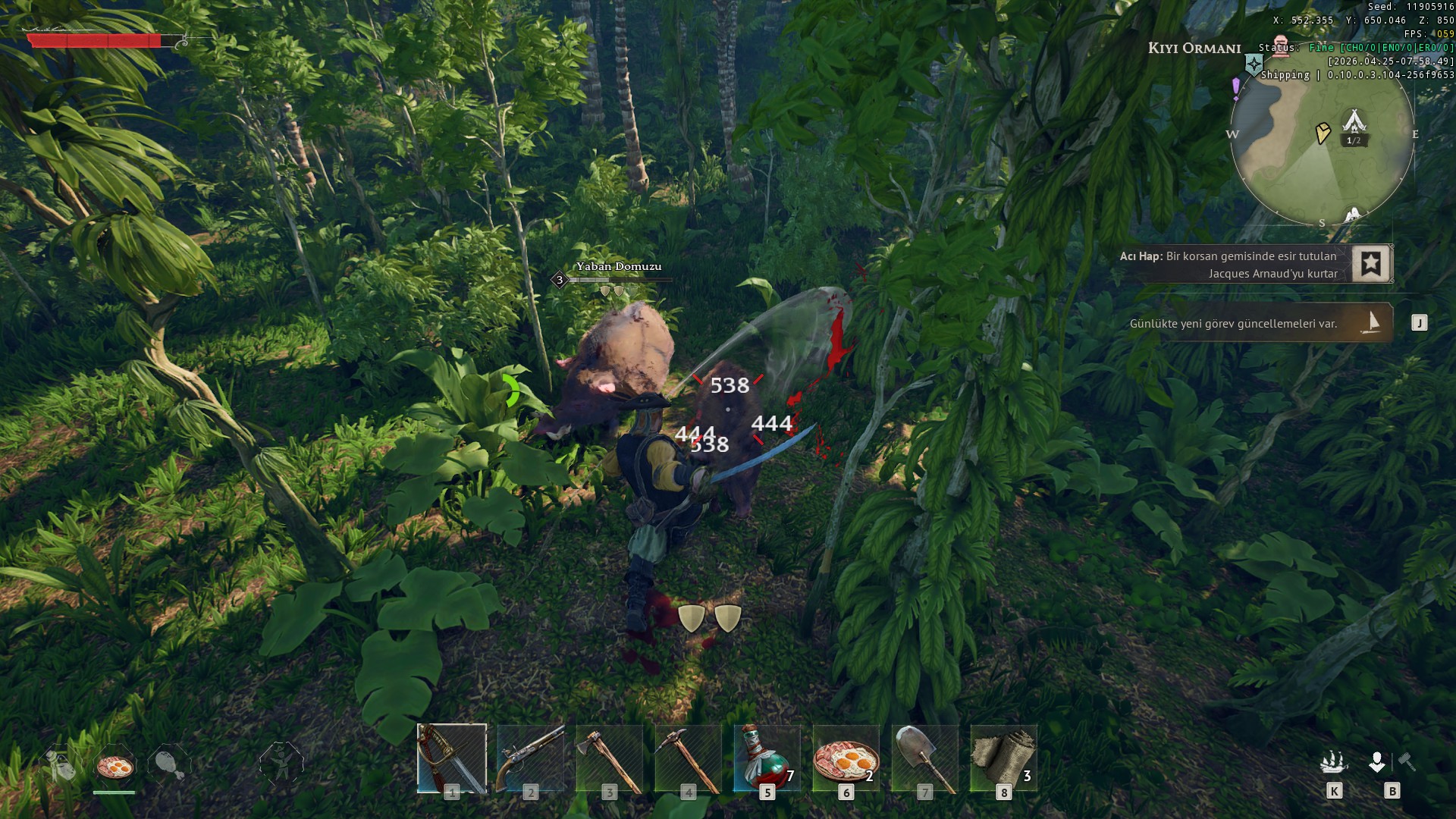1456x819 pixels.
Task: Open the Acı Hap quest tracker entry
Action: [1228, 265]
